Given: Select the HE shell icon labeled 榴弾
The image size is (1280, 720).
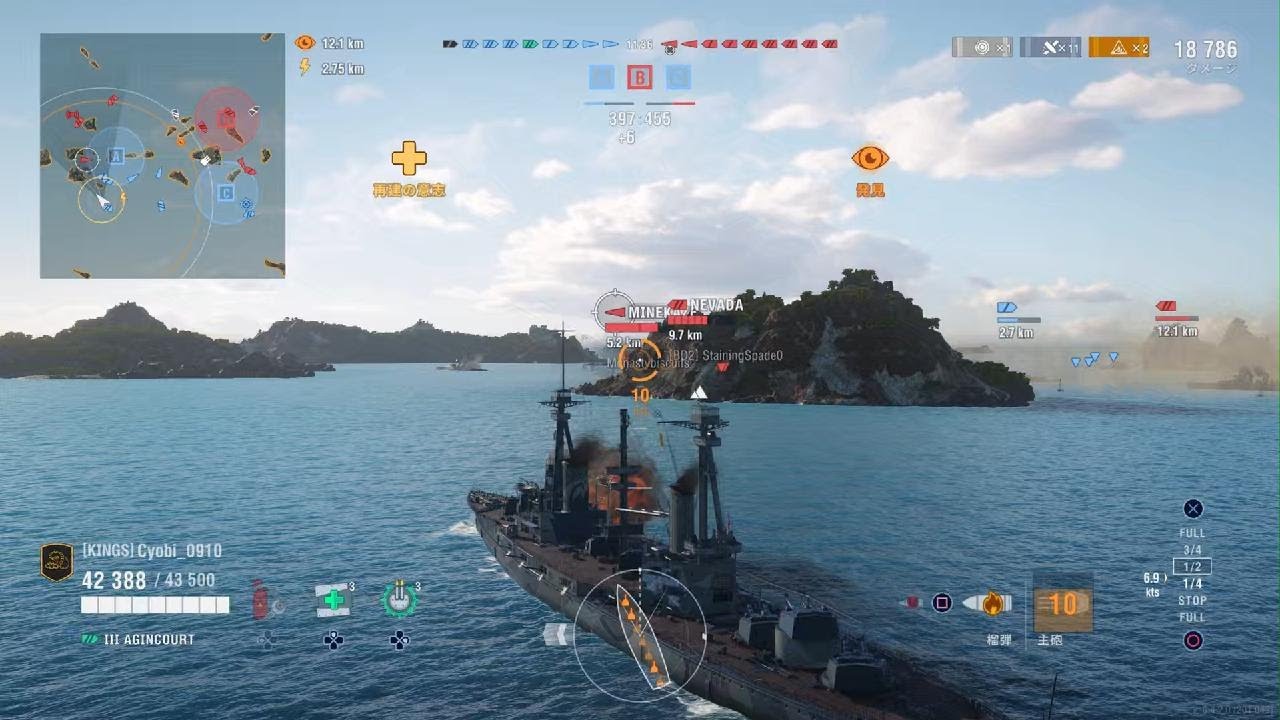Looking at the screenshot, I should tap(990, 603).
